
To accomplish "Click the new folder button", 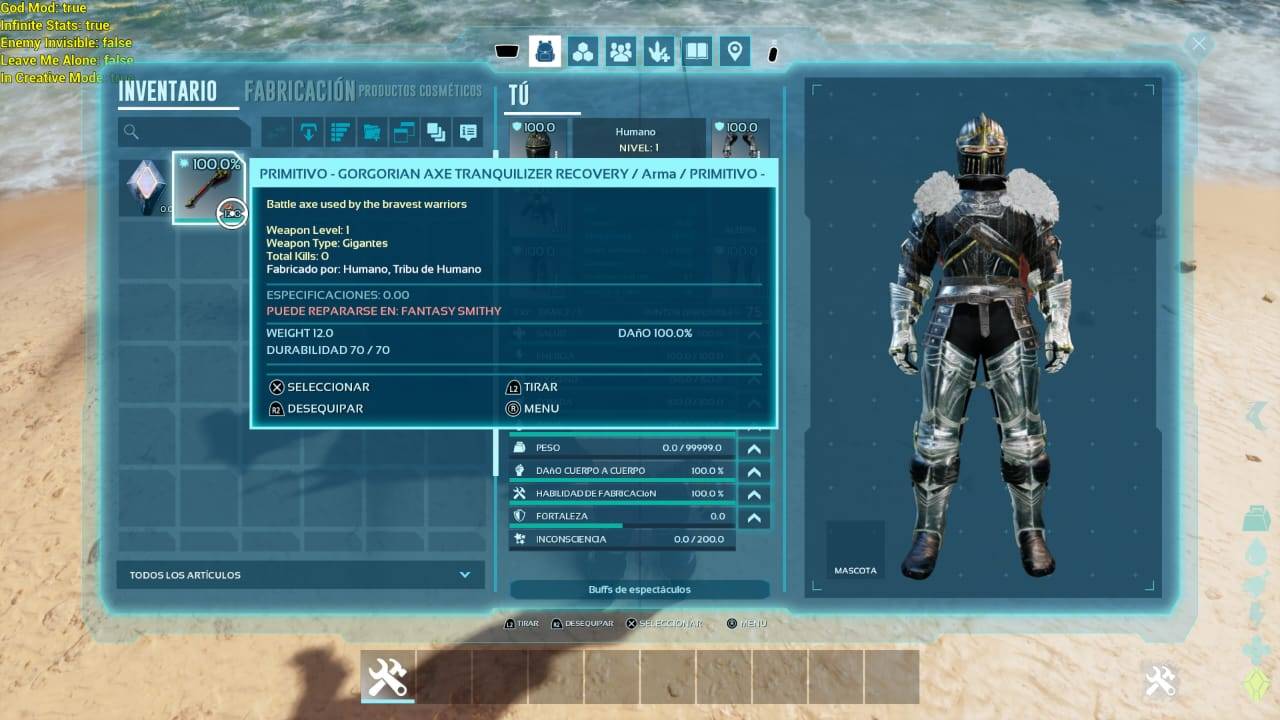I will point(372,131).
